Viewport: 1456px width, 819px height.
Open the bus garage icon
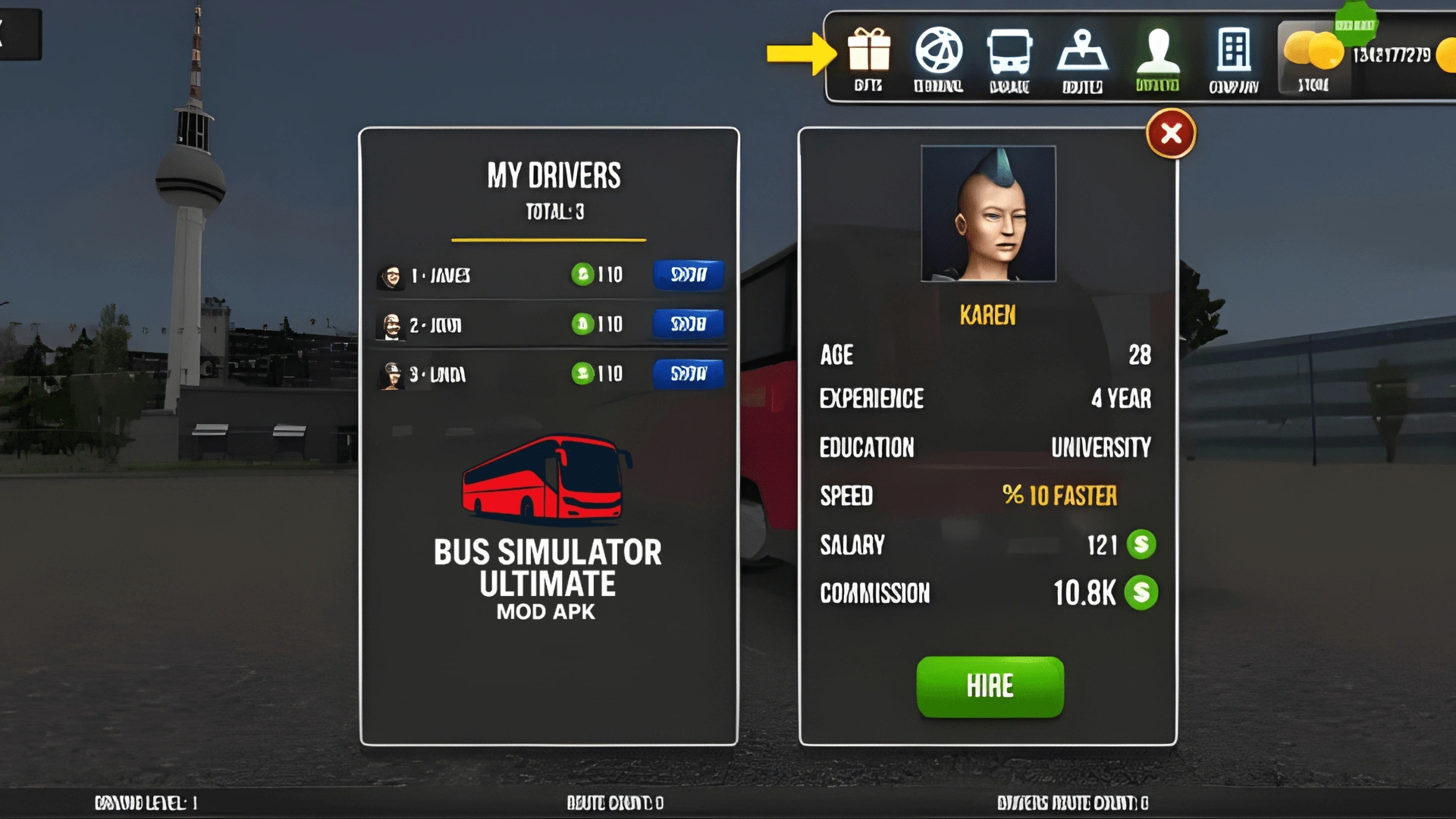pyautogui.click(x=1012, y=53)
